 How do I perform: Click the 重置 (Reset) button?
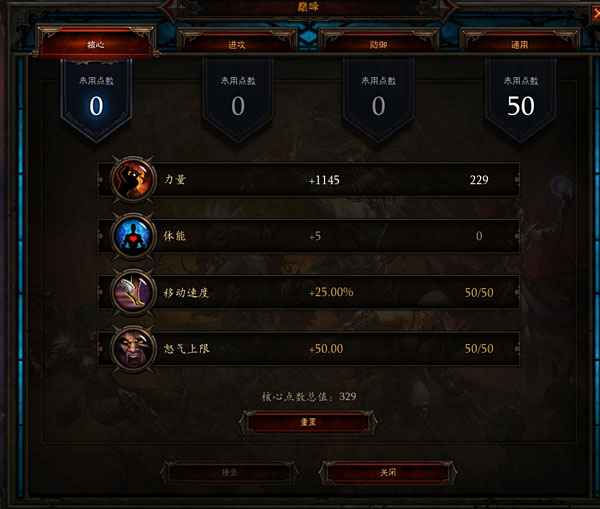point(309,422)
